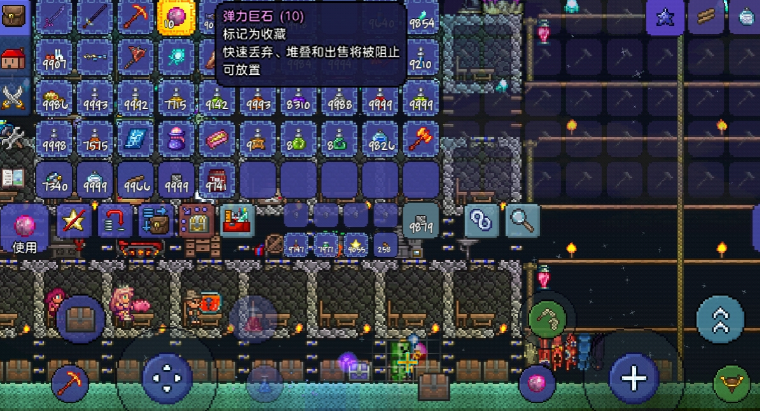The image size is (760, 411).
Task: Toggle the crossed-out favorite star button
Action: (x=72, y=221)
